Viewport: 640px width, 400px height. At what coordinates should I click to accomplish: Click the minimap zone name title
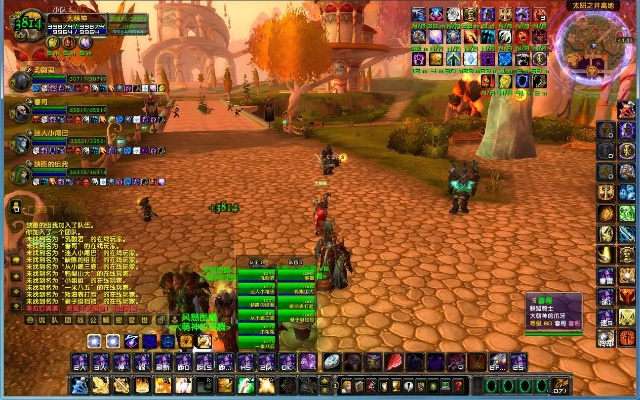click(593, 5)
